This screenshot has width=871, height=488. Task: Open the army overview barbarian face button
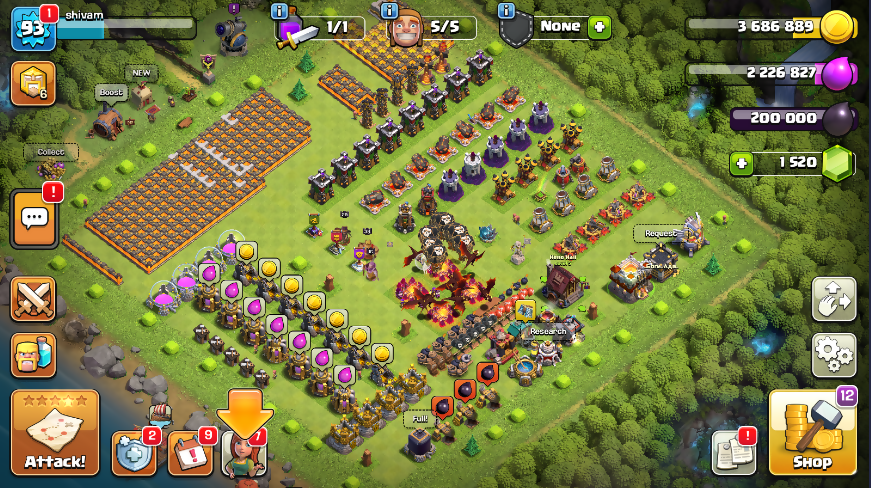point(32,354)
